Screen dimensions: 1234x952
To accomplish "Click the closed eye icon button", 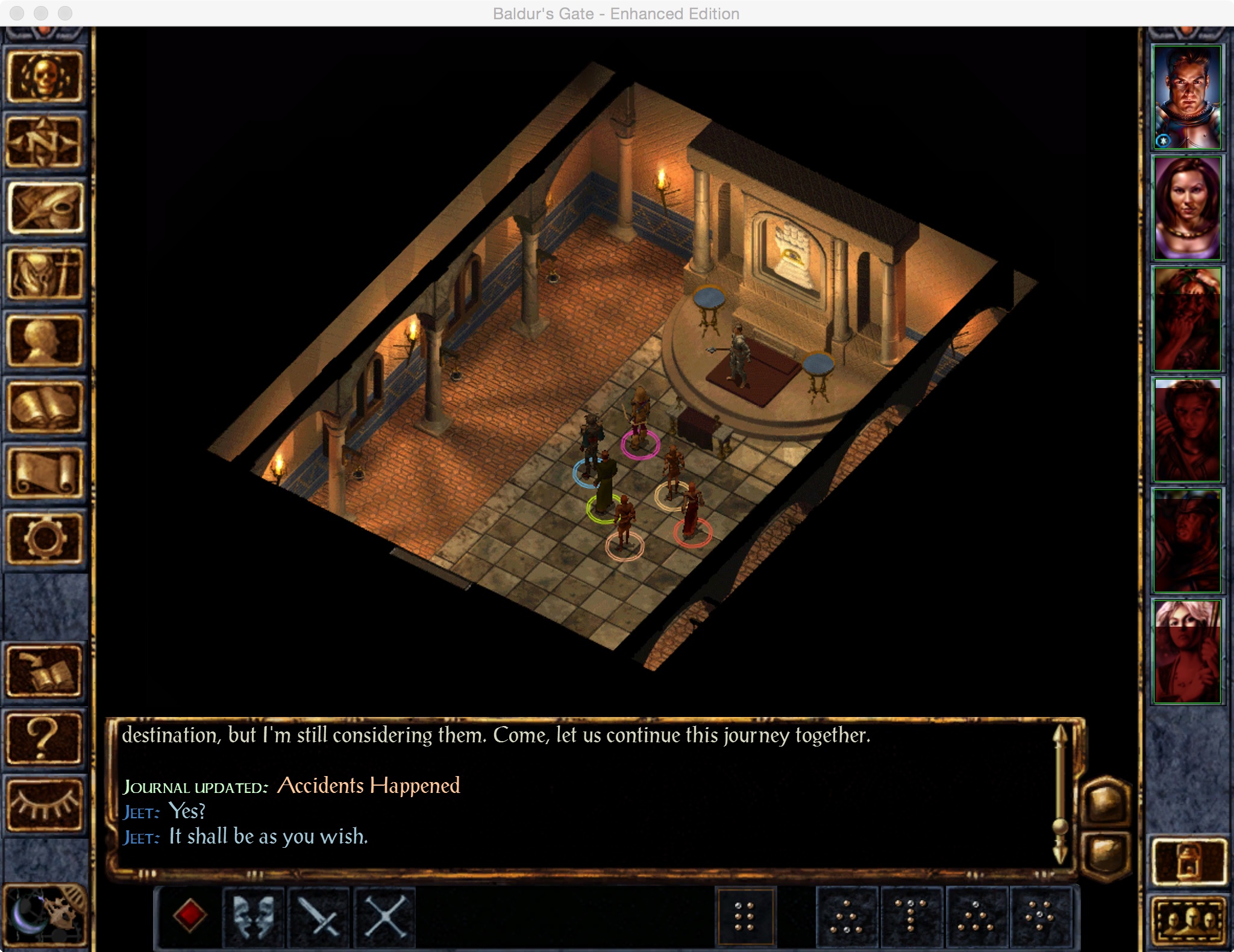I will (44, 804).
